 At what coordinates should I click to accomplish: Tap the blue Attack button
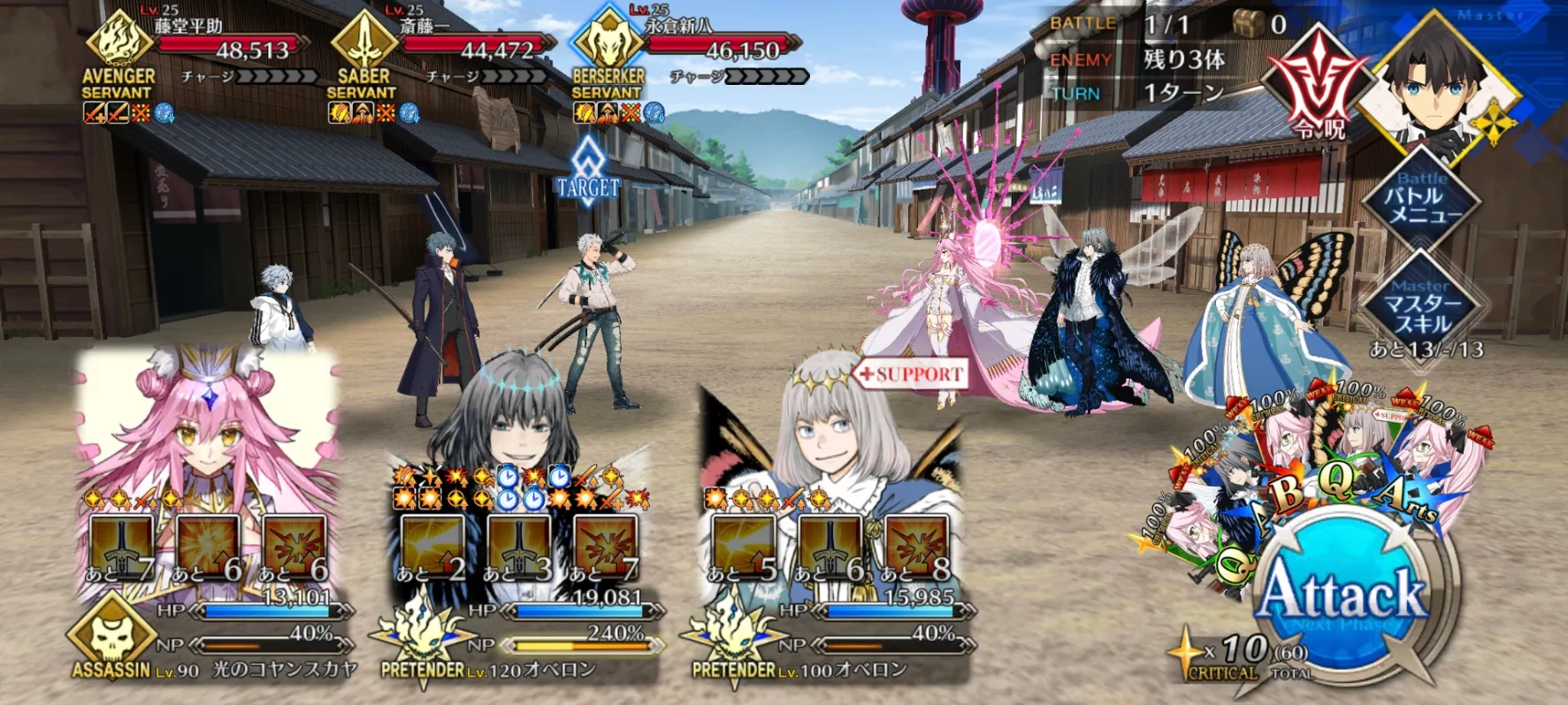coord(1342,594)
